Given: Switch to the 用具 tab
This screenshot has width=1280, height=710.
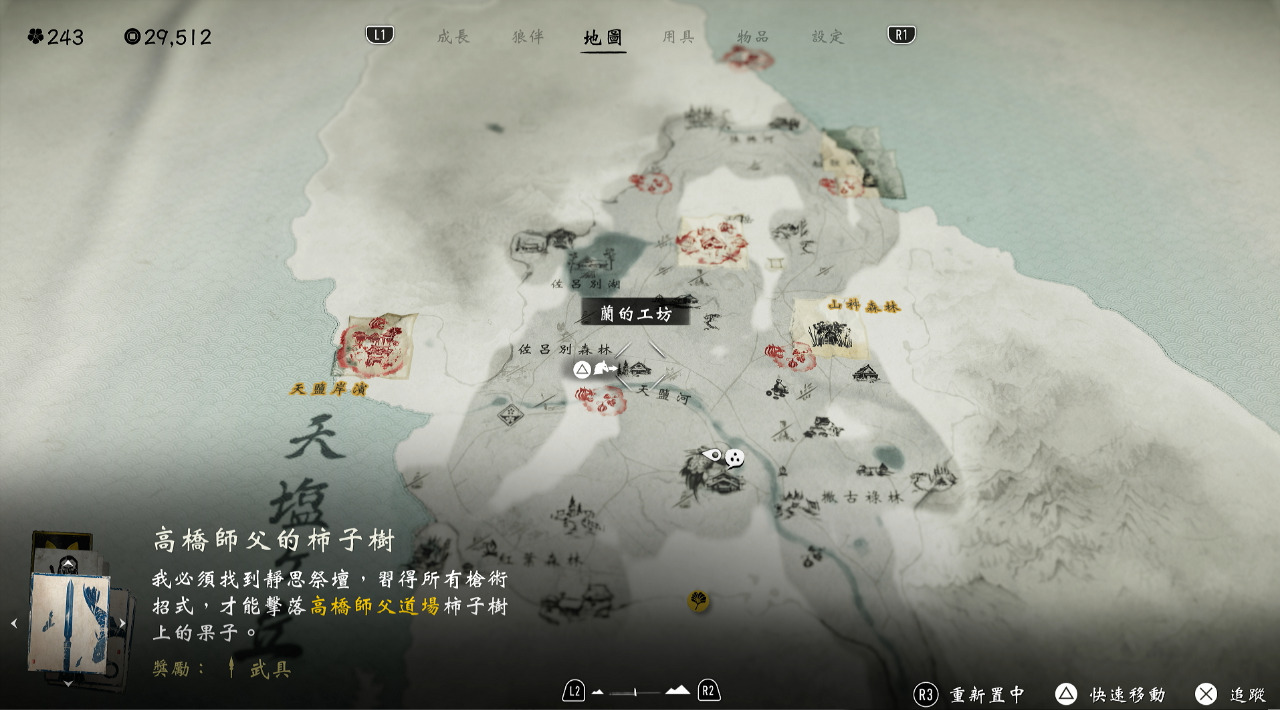Looking at the screenshot, I should [678, 37].
